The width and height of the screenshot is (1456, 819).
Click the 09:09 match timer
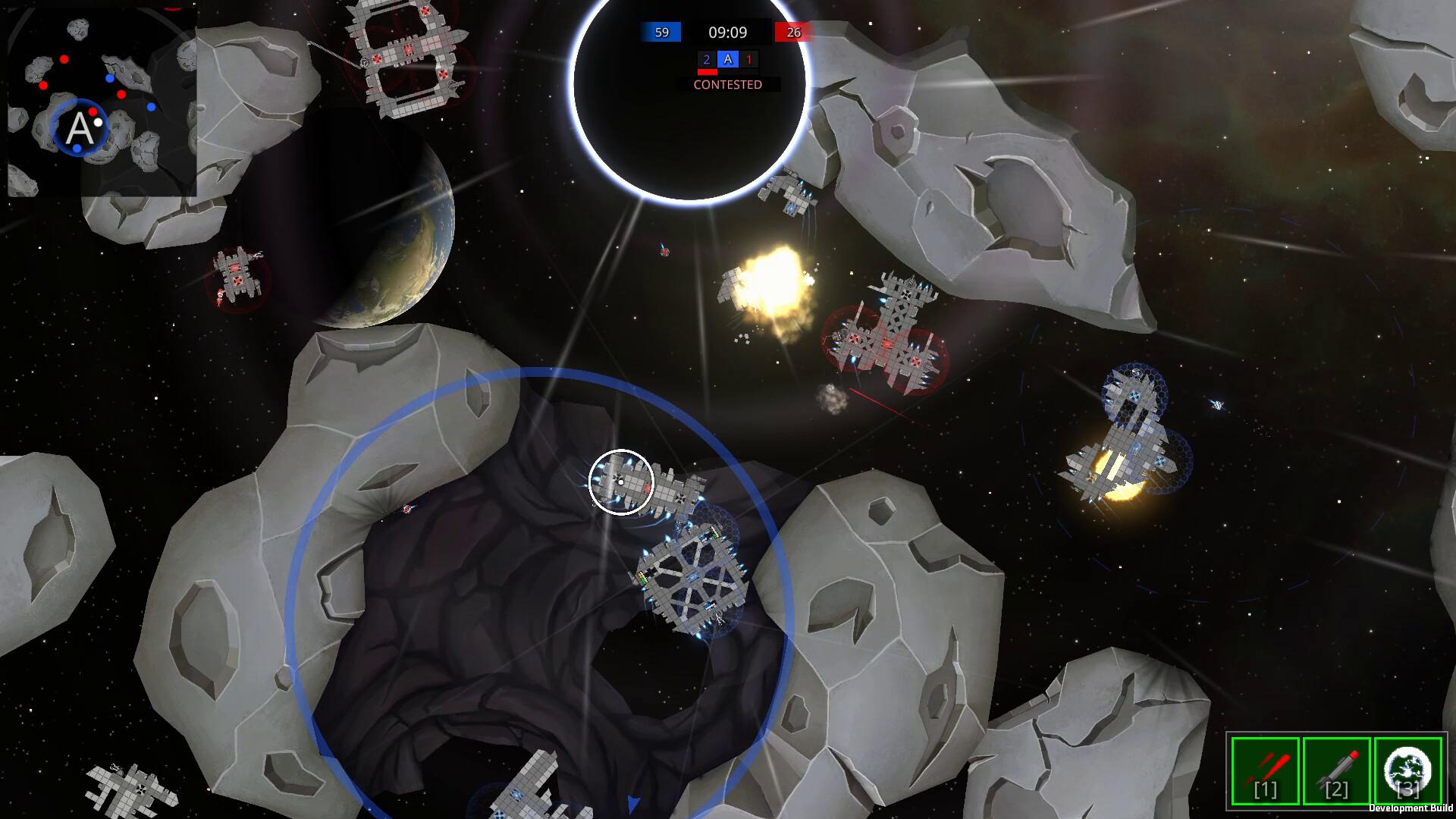(726, 32)
